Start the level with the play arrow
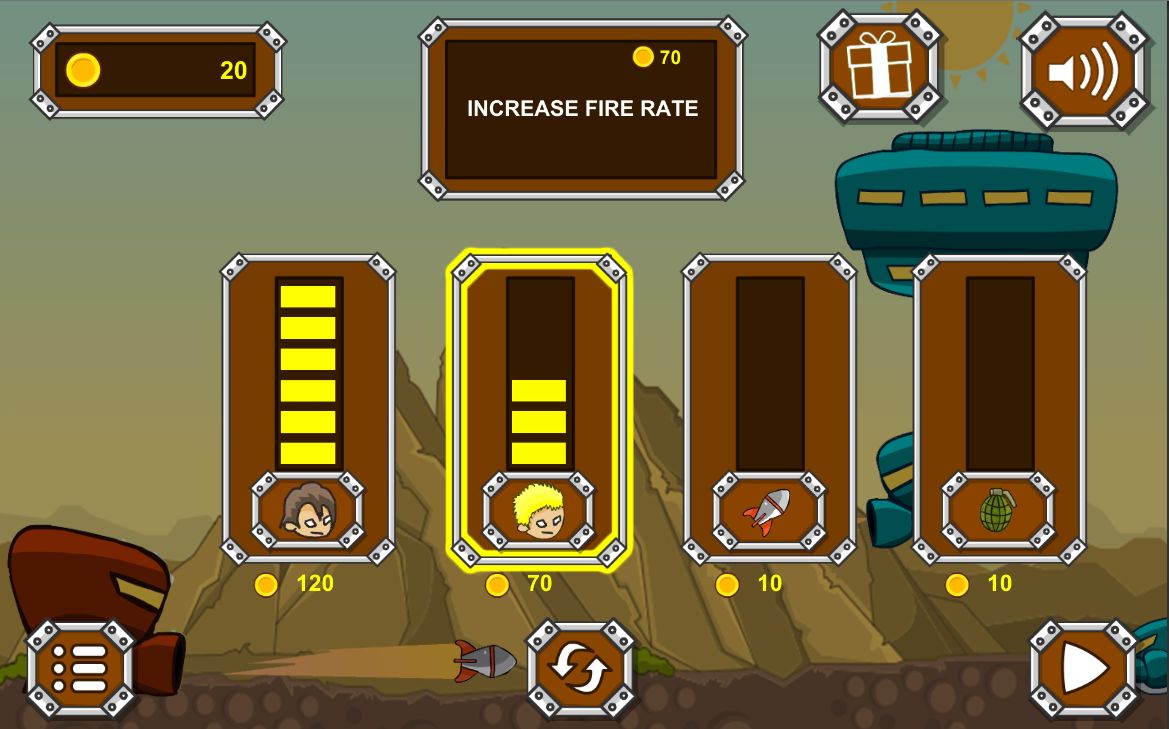 coord(1084,667)
